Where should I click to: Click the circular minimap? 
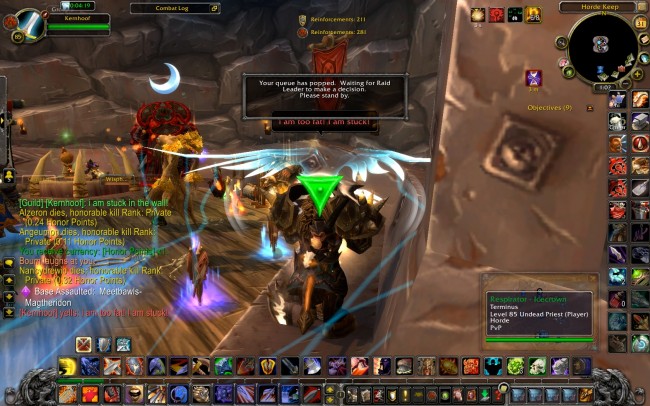point(602,43)
